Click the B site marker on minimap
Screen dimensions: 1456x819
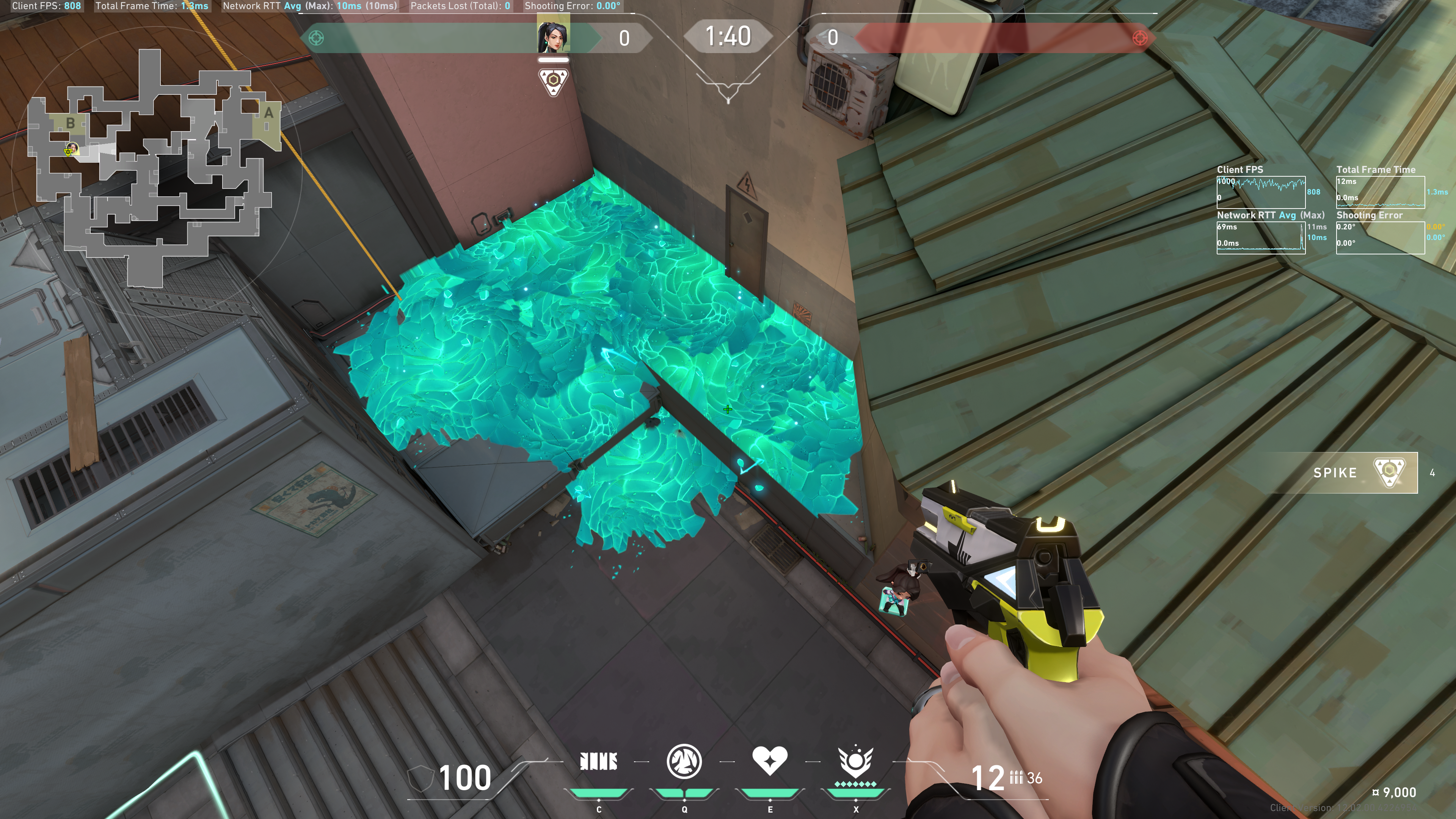coord(71,122)
